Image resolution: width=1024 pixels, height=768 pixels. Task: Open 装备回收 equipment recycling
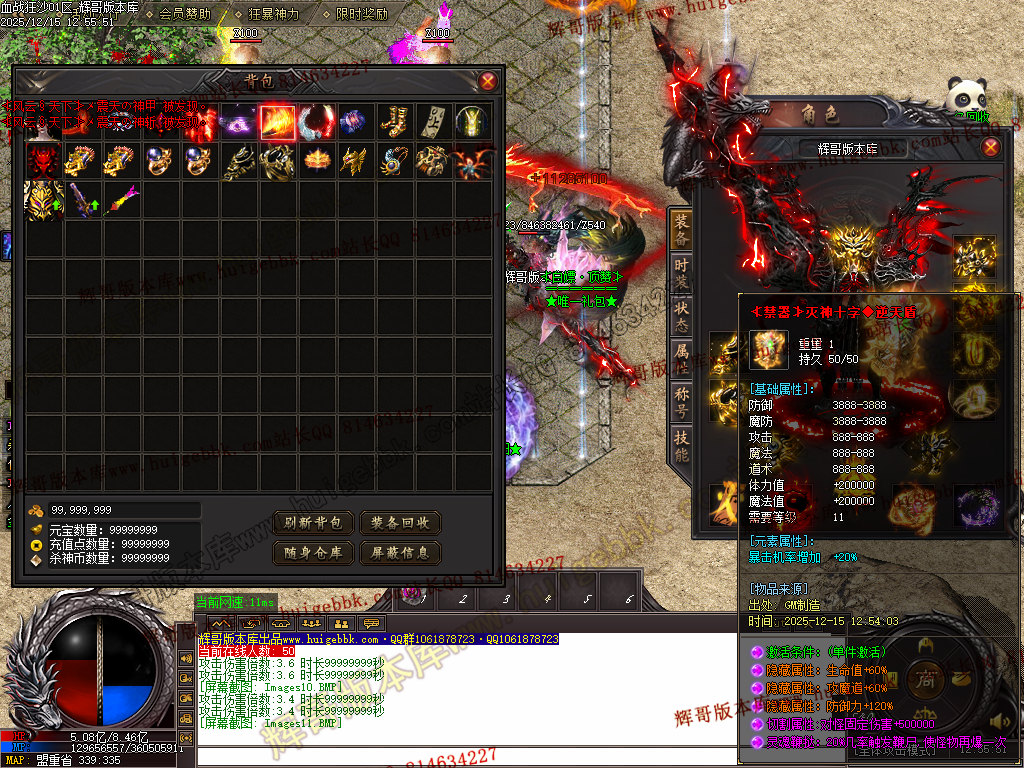coord(400,523)
